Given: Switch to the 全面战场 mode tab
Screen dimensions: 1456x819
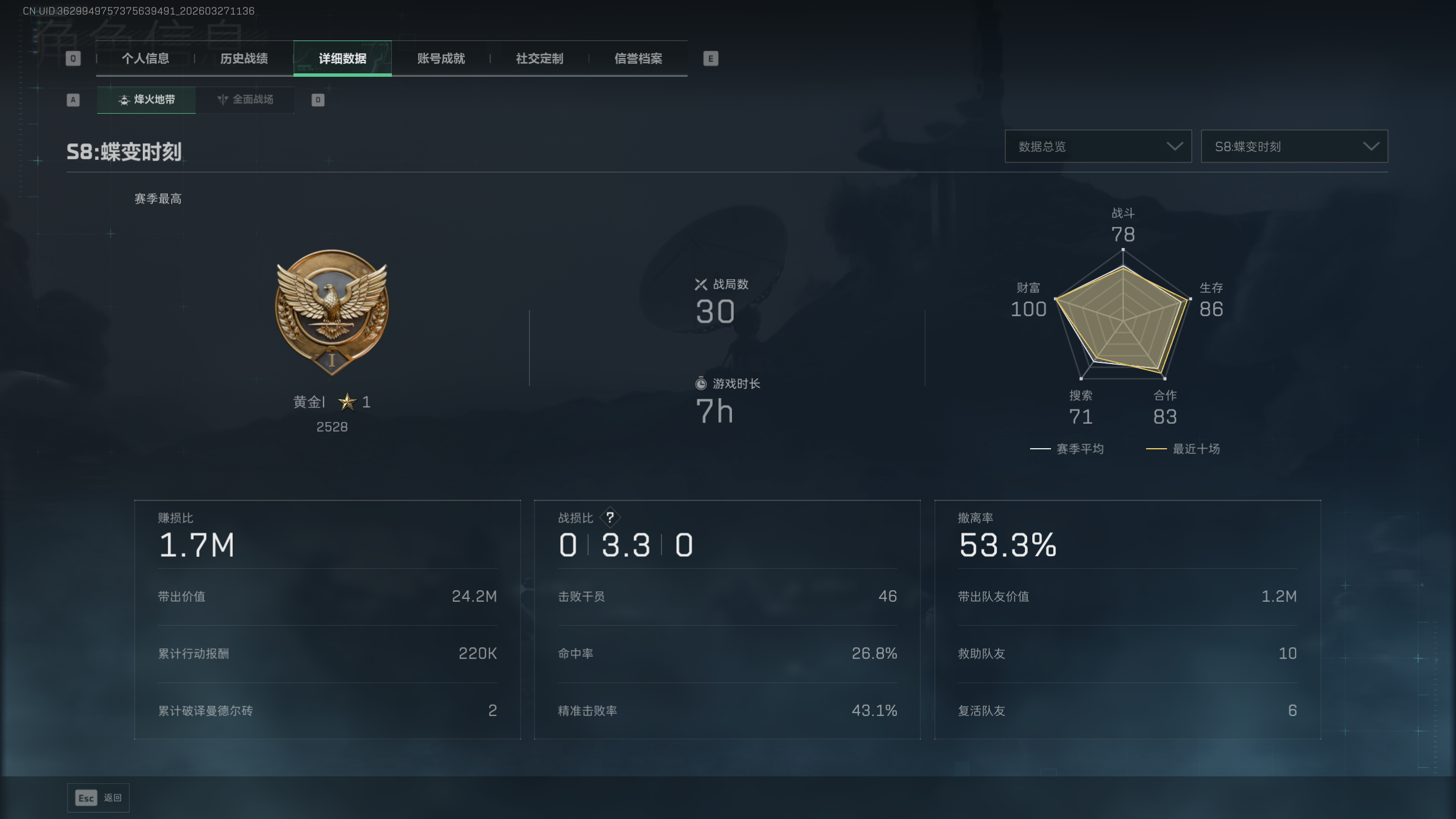Looking at the screenshot, I should [245, 100].
